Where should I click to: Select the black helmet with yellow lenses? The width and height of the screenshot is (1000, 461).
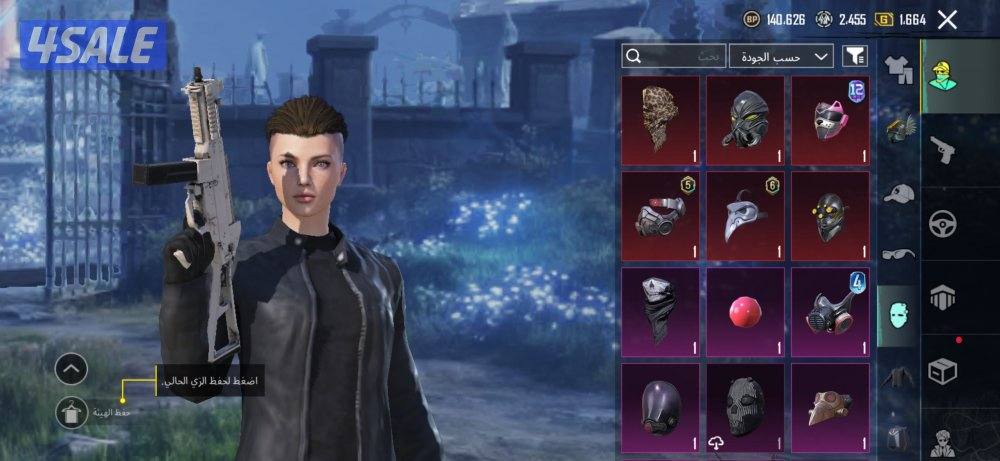830,215
